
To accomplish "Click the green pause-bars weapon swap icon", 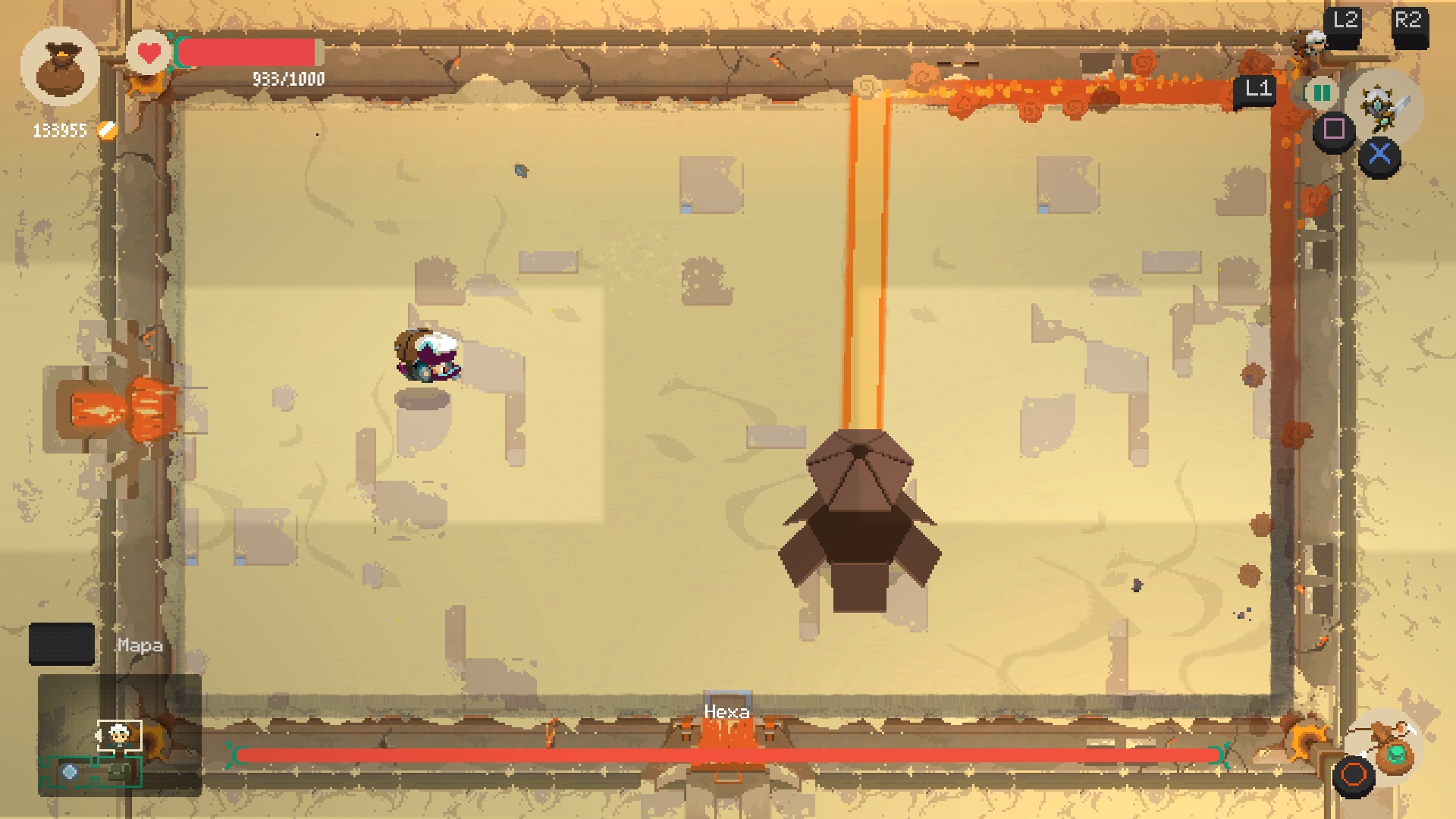I will point(1321,93).
